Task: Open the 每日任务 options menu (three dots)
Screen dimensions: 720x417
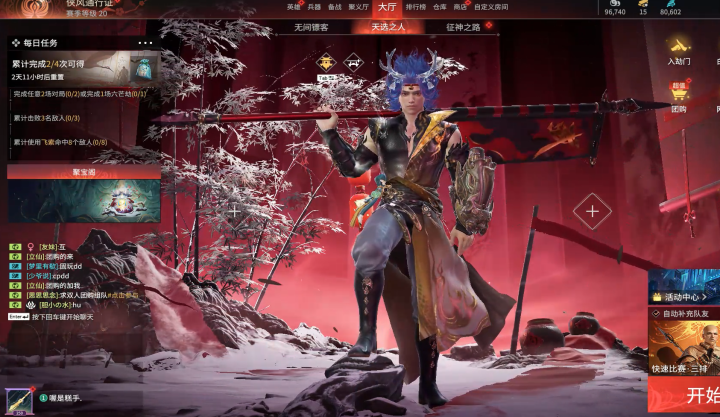Action: (146, 43)
